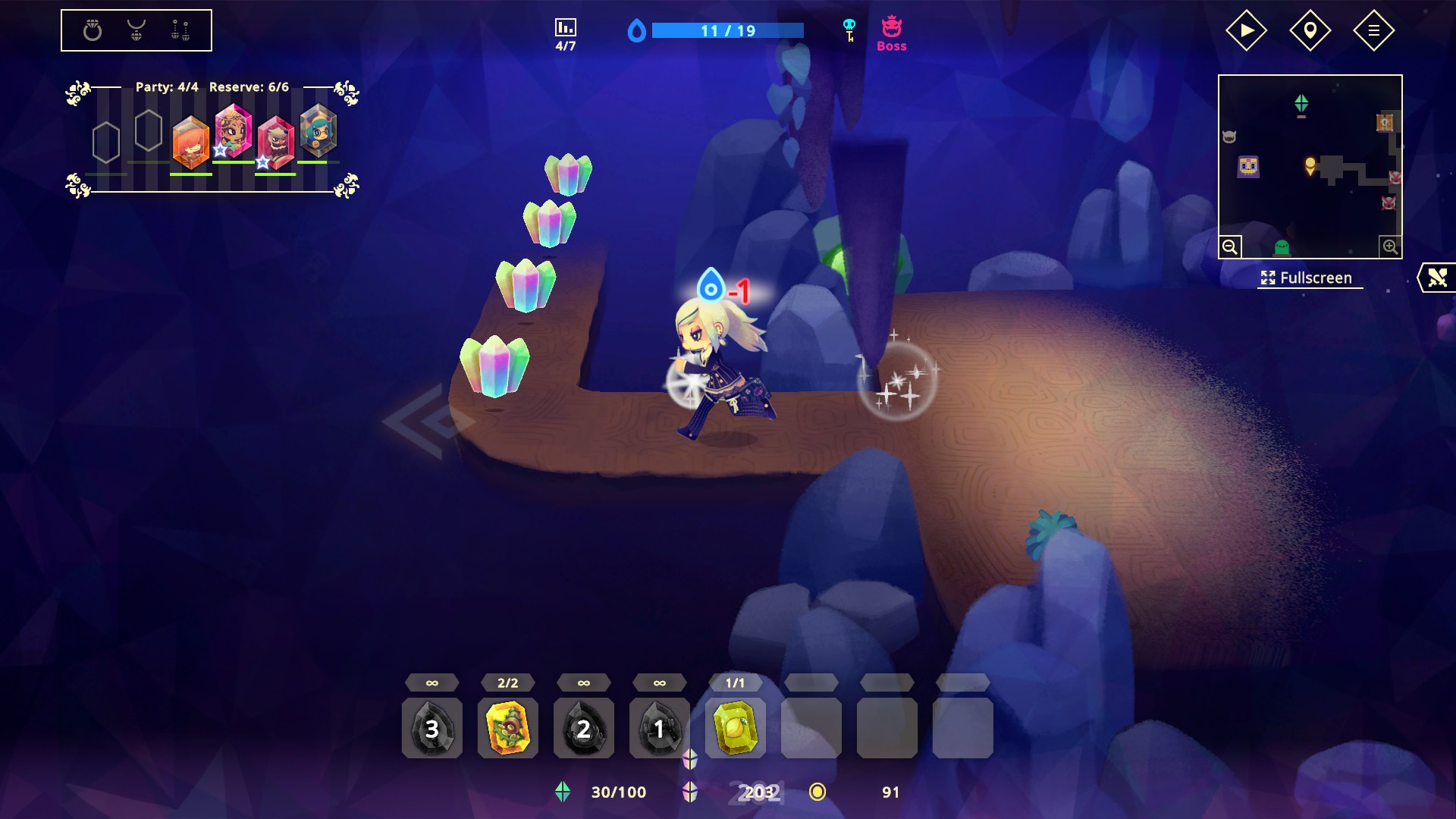Use the black stone numbered 1
1456x819 pixels.
click(659, 728)
